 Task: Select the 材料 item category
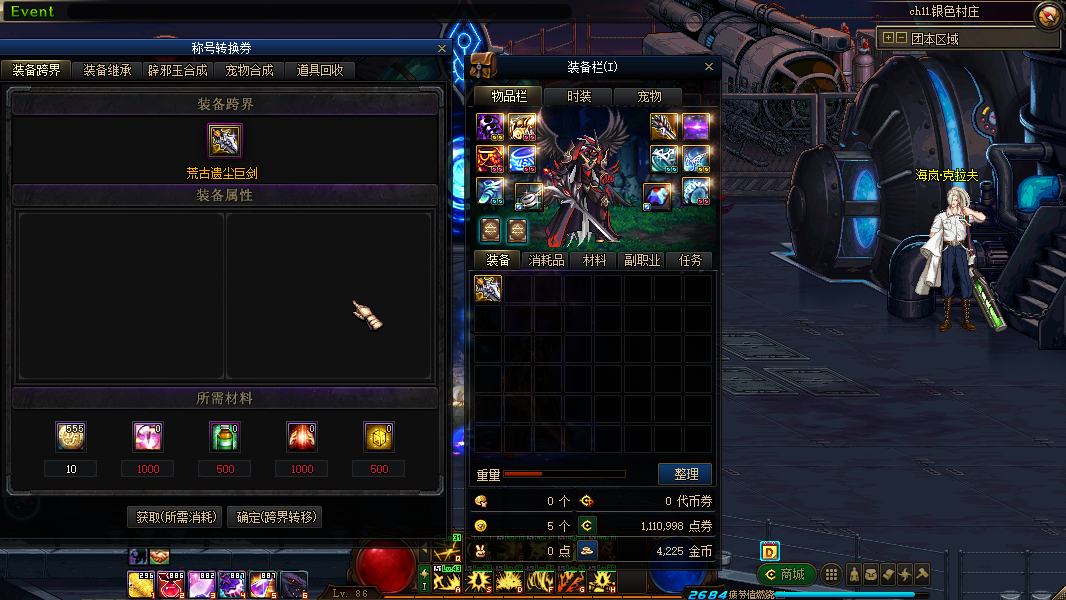click(594, 260)
